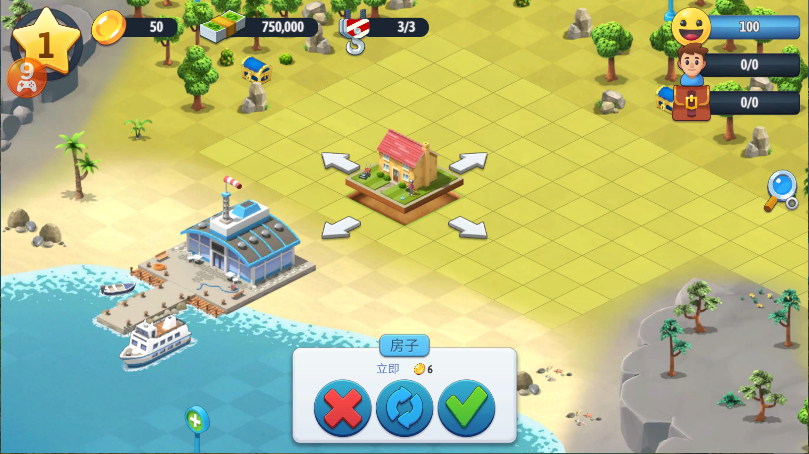This screenshot has height=454, width=809.
Task: Tap the green plus map marker
Action: (x=196, y=420)
